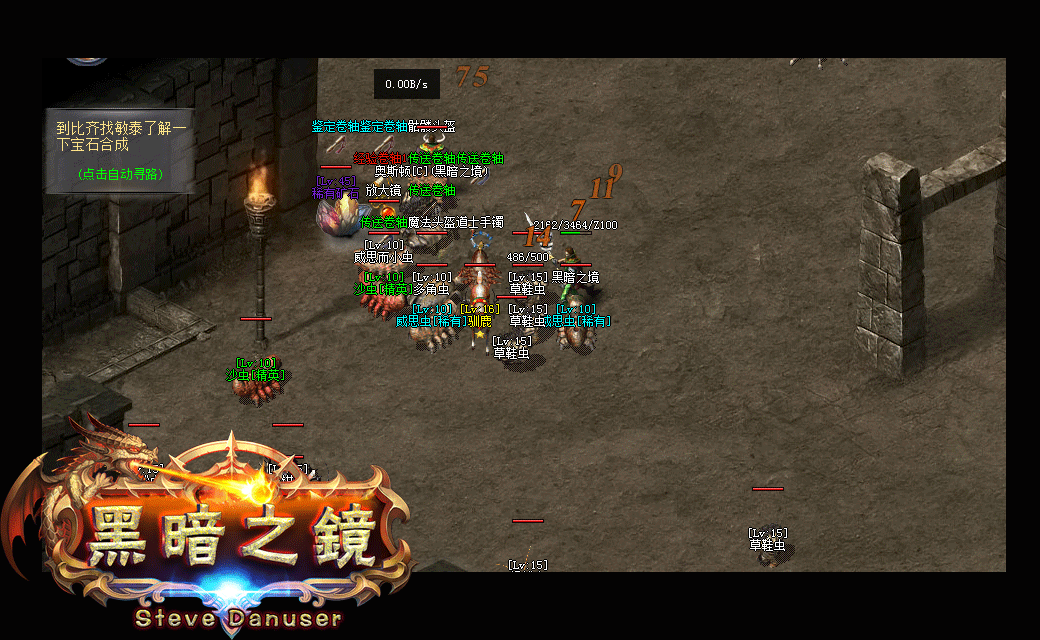Click the green auto-pathfinding quest link
This screenshot has width=1040, height=640.
(x=120, y=174)
